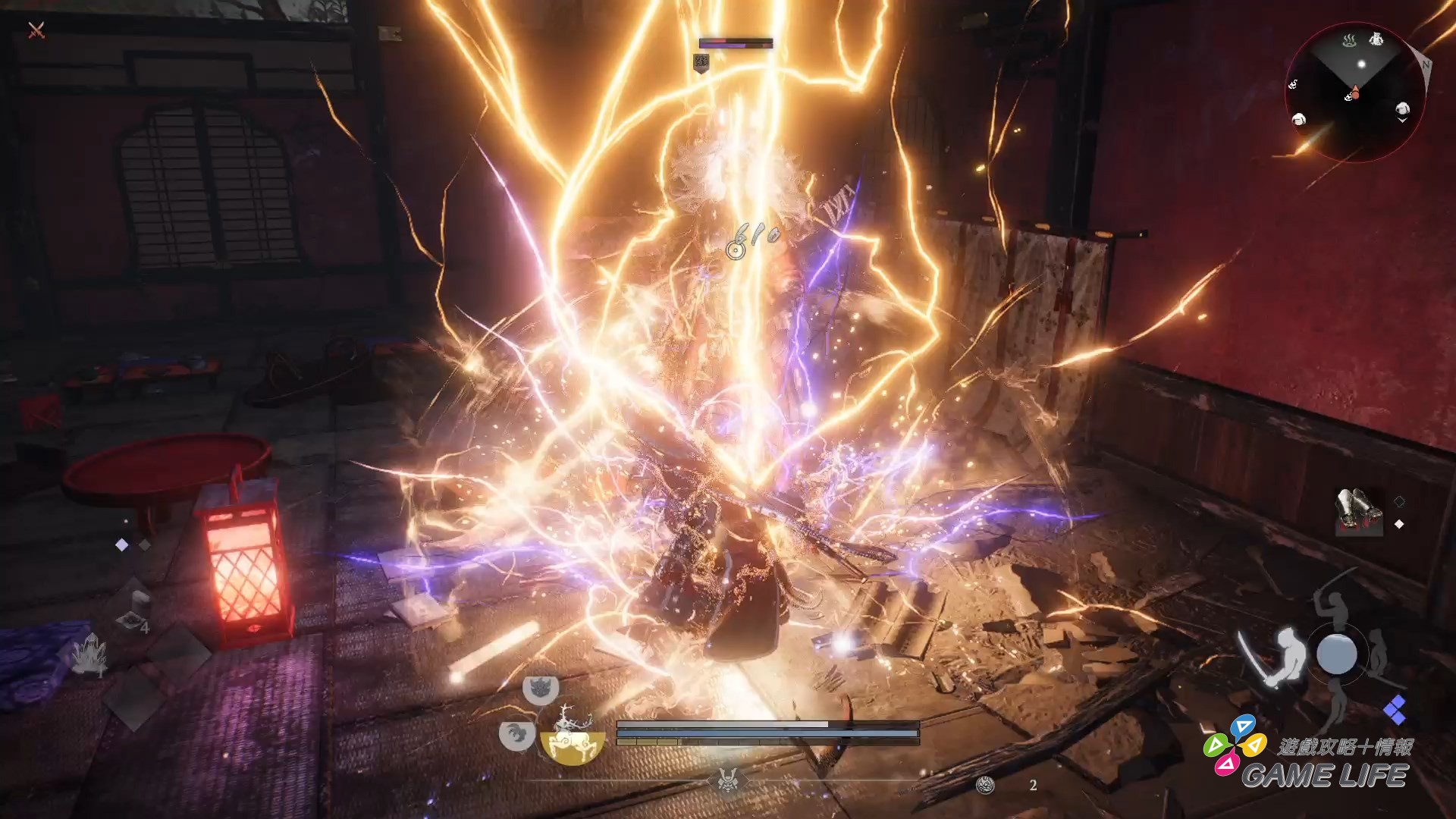Toggle the white diamond next to the item slot
The width and height of the screenshot is (1456, 819).
coord(1399,523)
